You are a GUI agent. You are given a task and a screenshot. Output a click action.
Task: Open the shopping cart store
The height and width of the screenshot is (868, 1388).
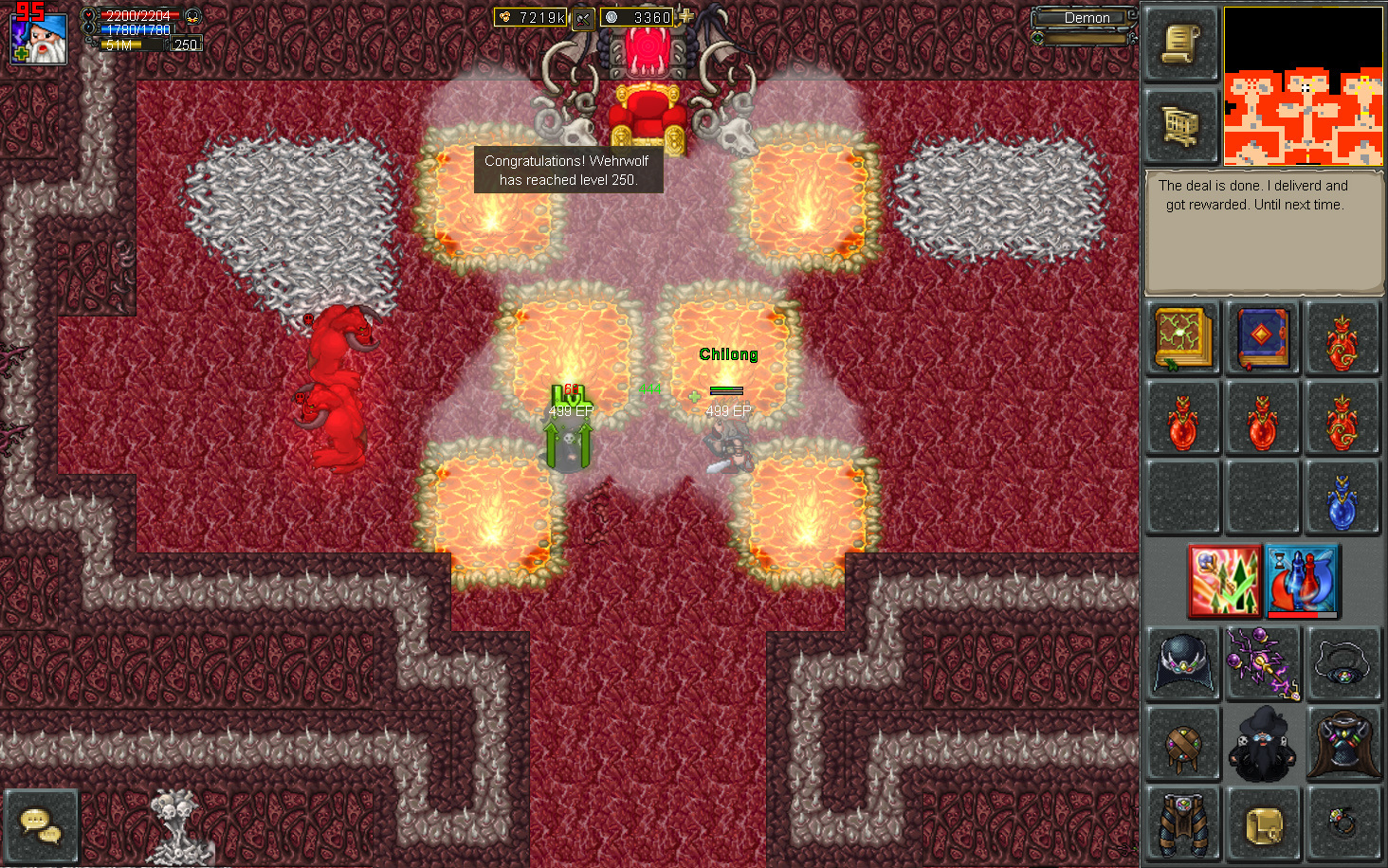[x=1180, y=126]
